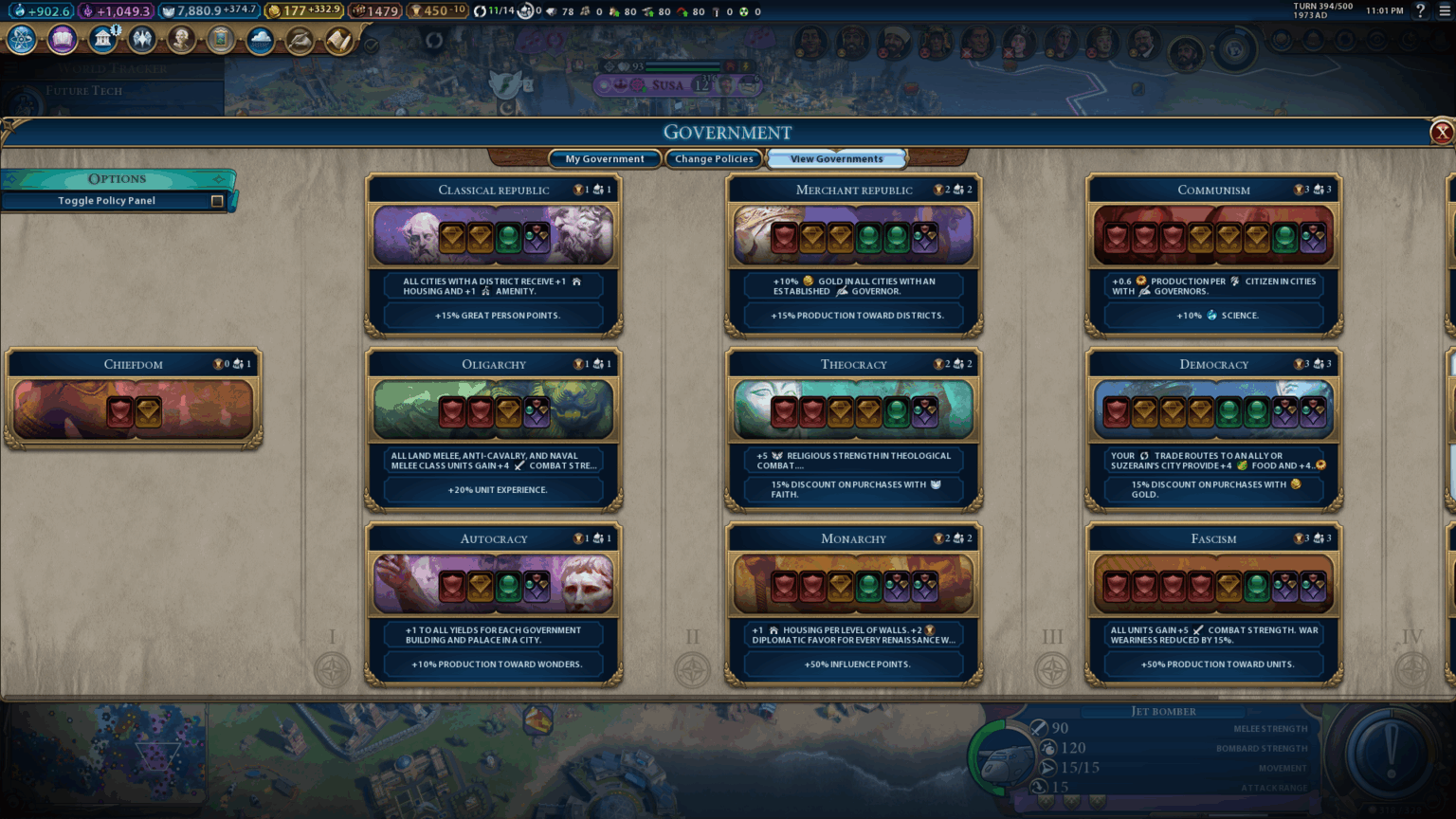Open Great Works via the framed painting icon
The width and height of the screenshot is (1456, 819).
click(221, 41)
